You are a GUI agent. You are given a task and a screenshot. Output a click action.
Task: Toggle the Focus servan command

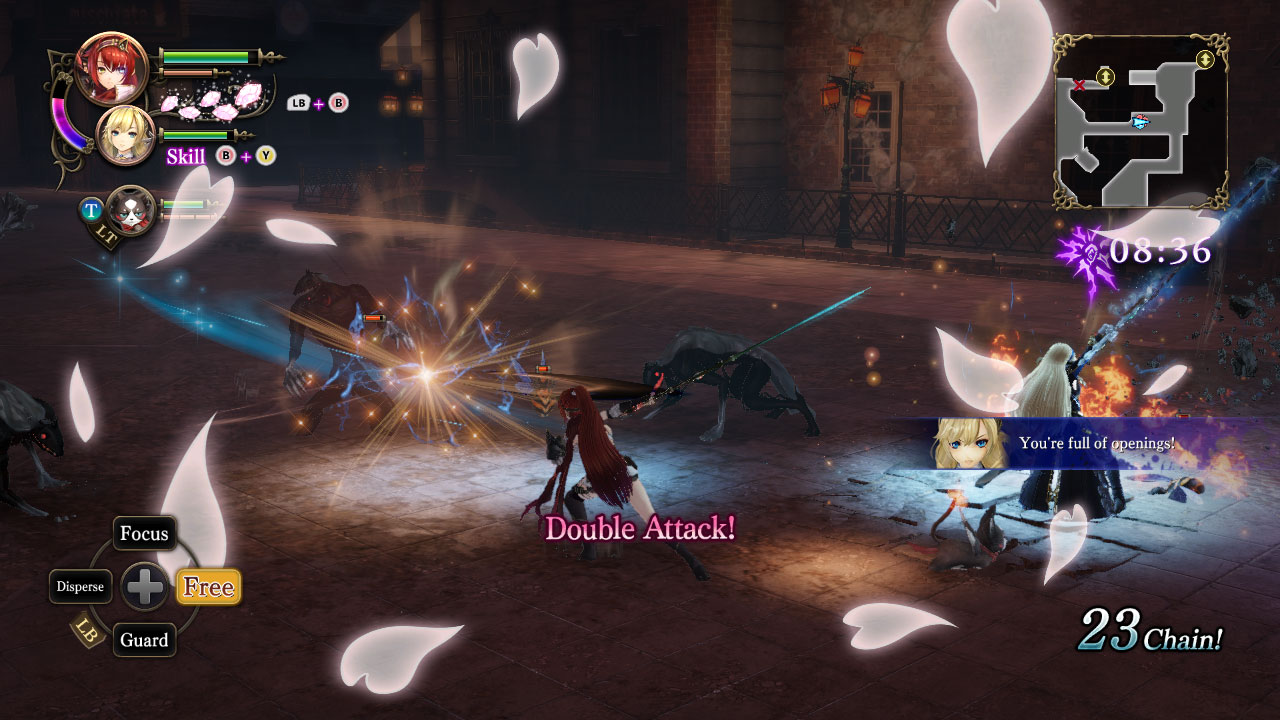tap(144, 534)
